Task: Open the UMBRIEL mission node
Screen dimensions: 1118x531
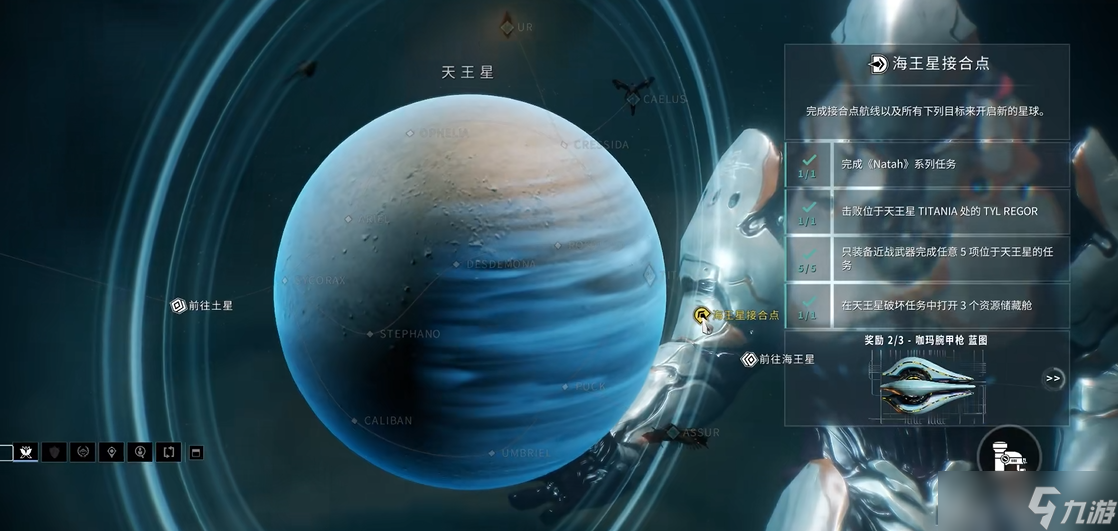Action: [x=492, y=453]
